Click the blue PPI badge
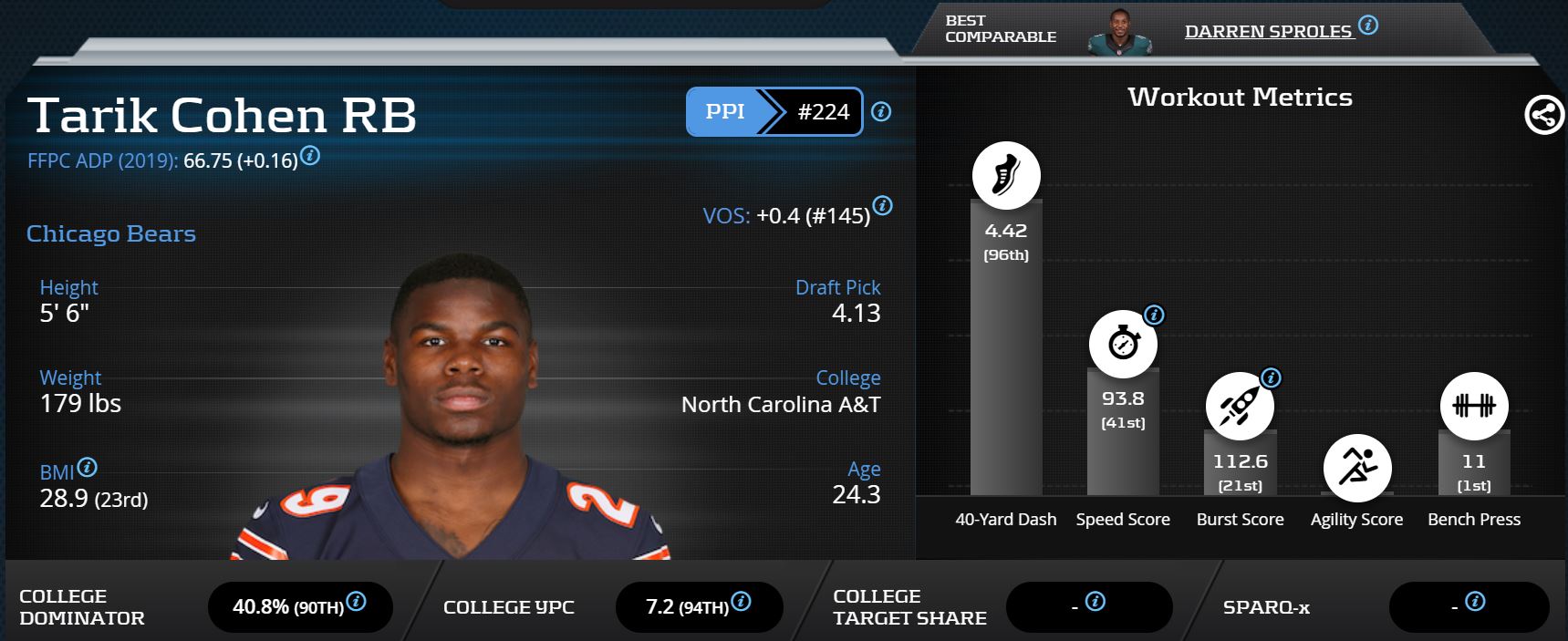The image size is (1568, 641). [x=725, y=112]
